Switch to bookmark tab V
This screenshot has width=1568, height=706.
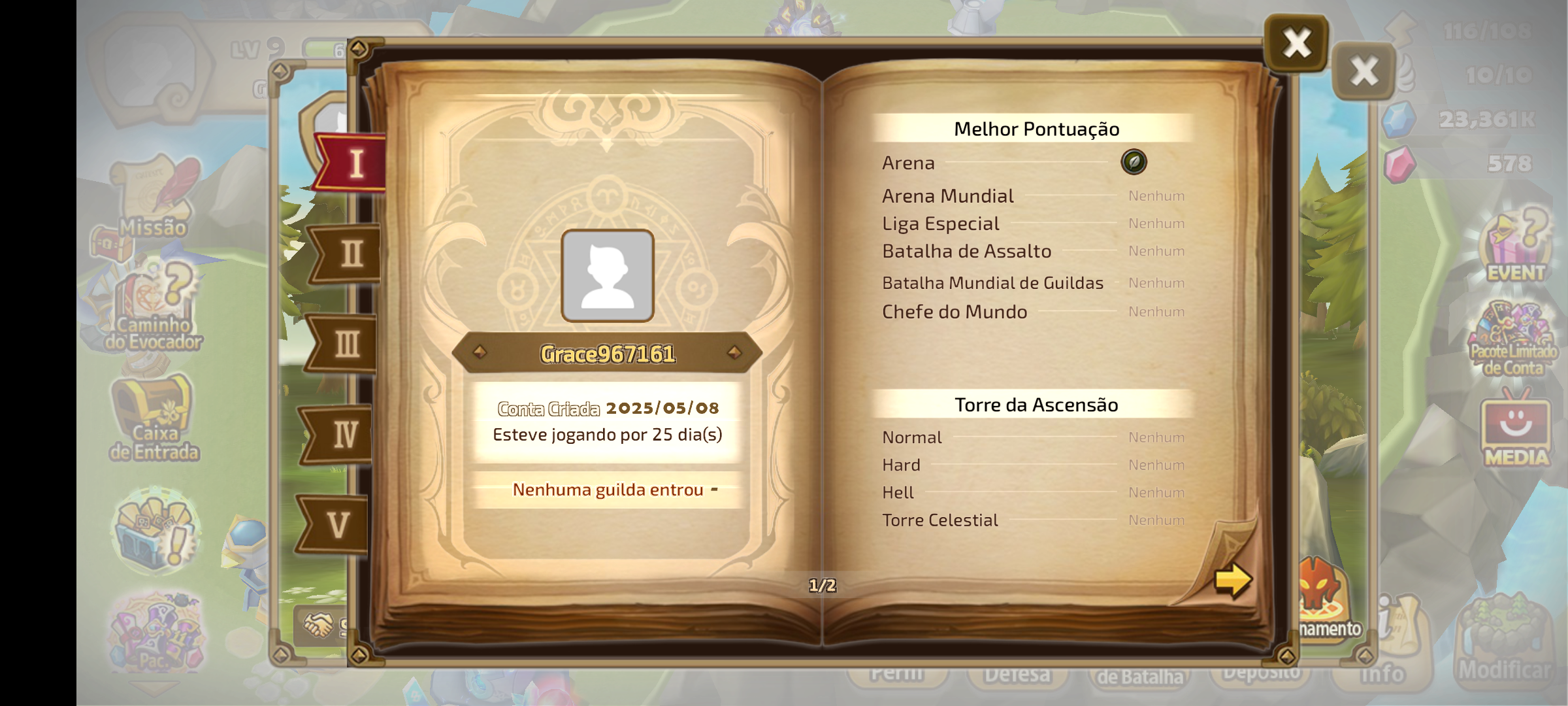(x=337, y=524)
